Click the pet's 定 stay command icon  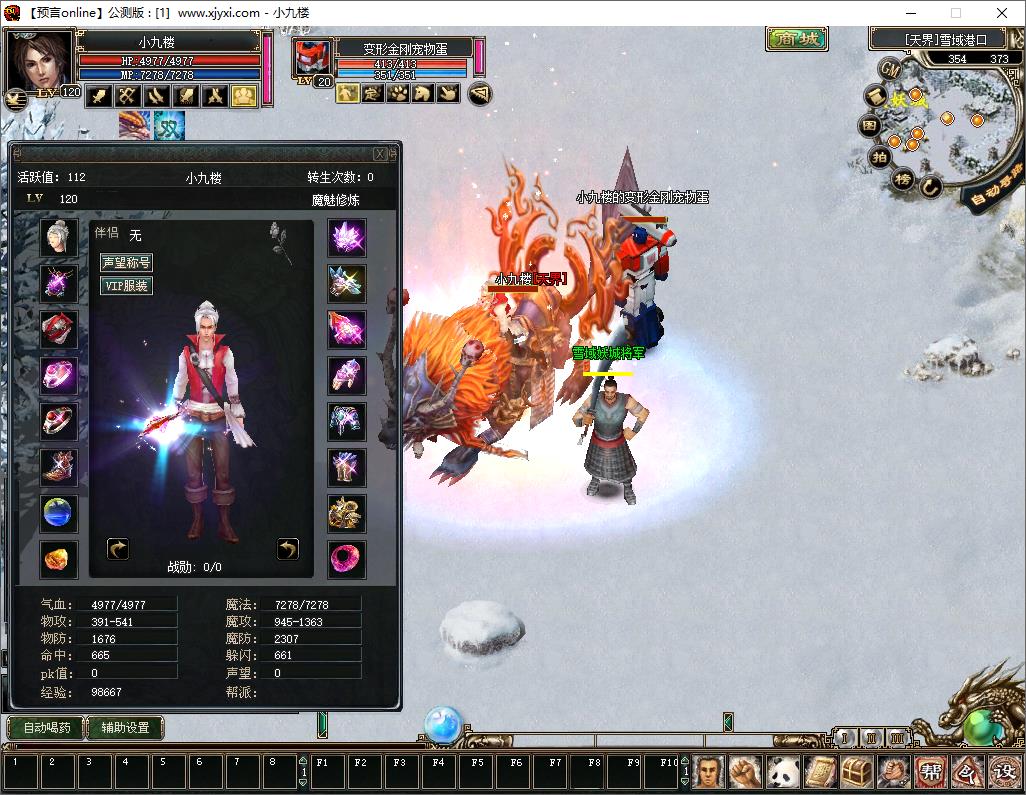(x=372, y=94)
